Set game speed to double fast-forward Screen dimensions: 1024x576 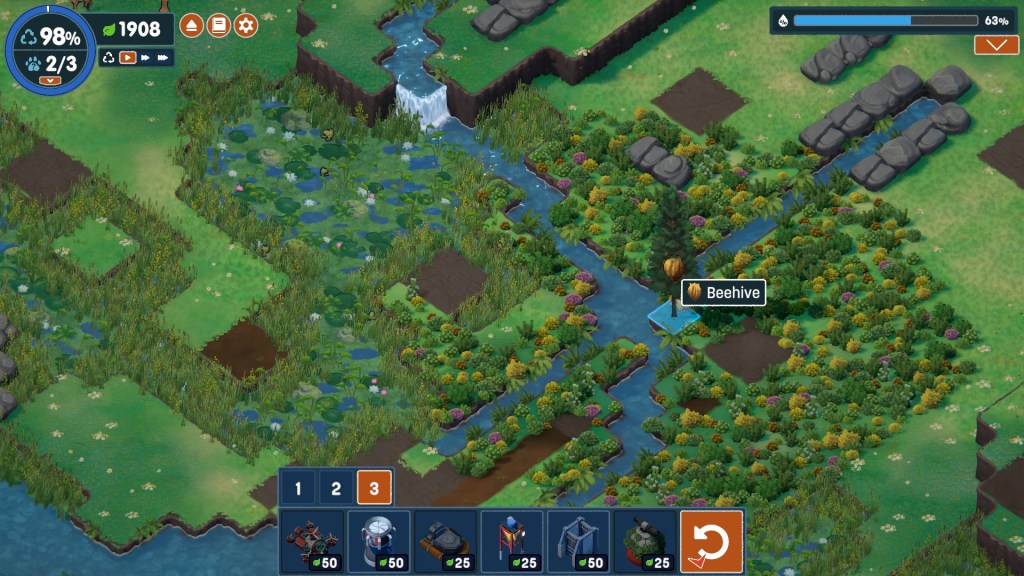(x=146, y=58)
